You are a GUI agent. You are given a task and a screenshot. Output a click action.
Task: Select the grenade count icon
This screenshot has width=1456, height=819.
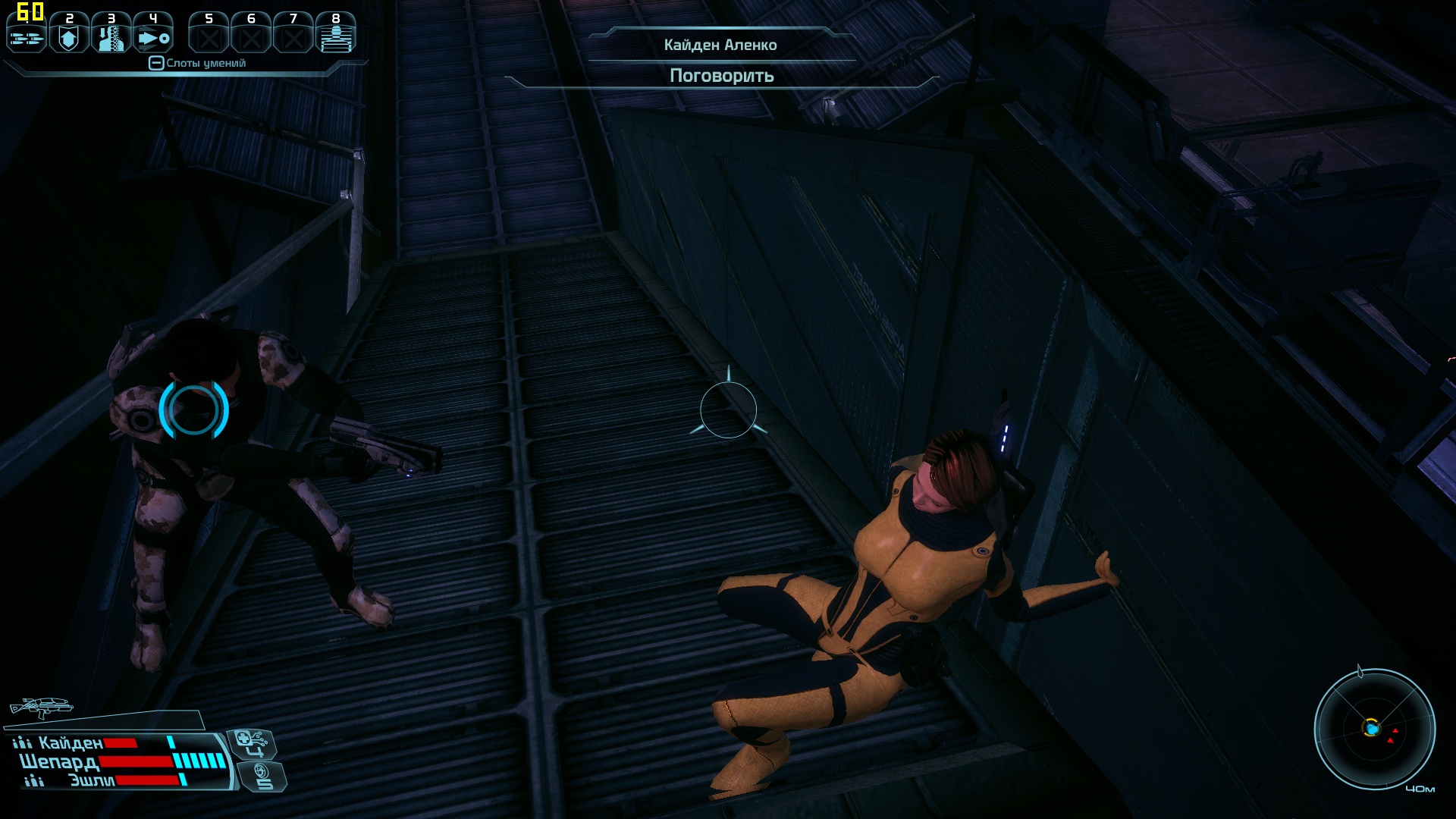tap(262, 776)
